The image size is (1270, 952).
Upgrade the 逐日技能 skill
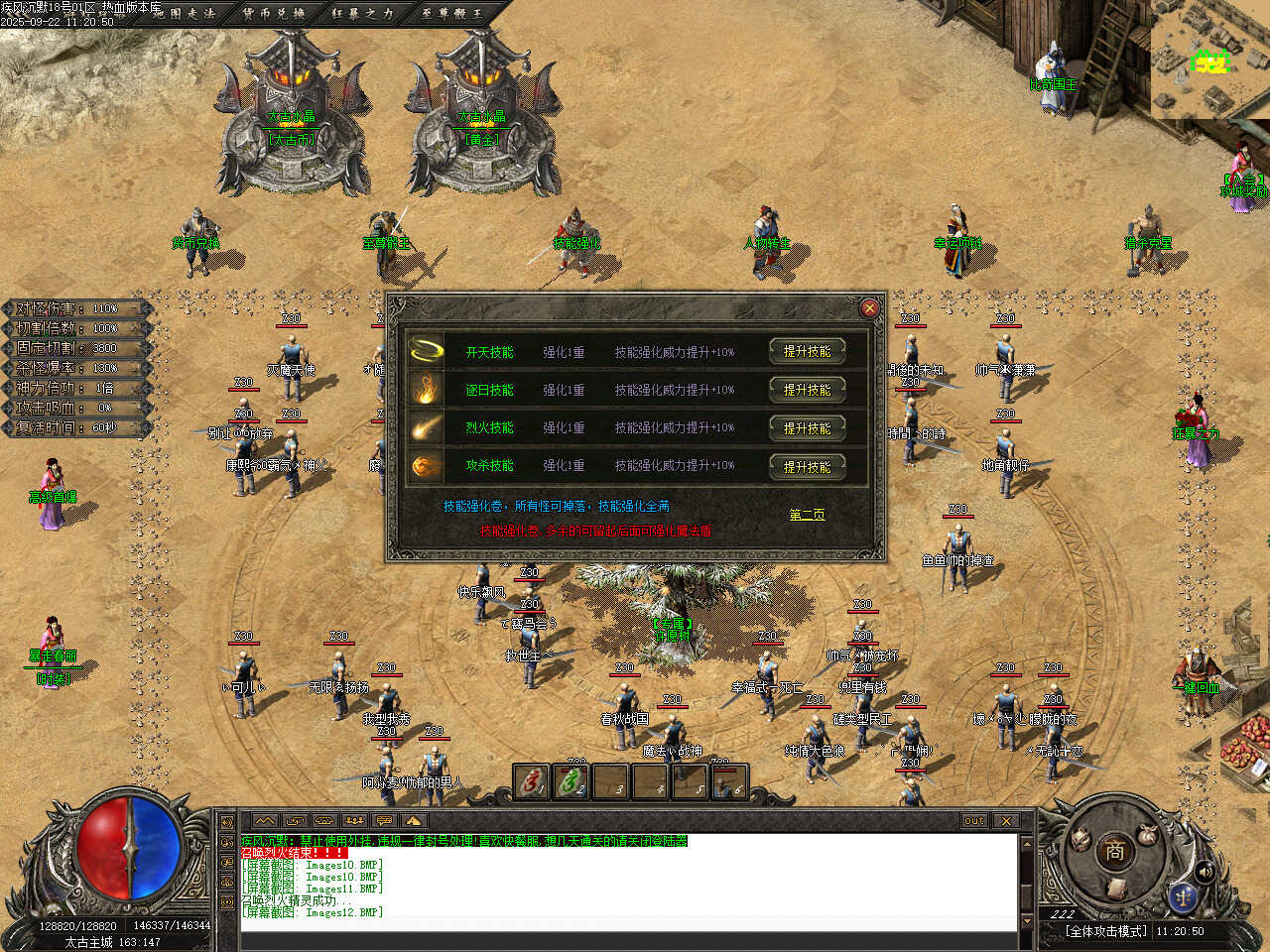click(807, 390)
